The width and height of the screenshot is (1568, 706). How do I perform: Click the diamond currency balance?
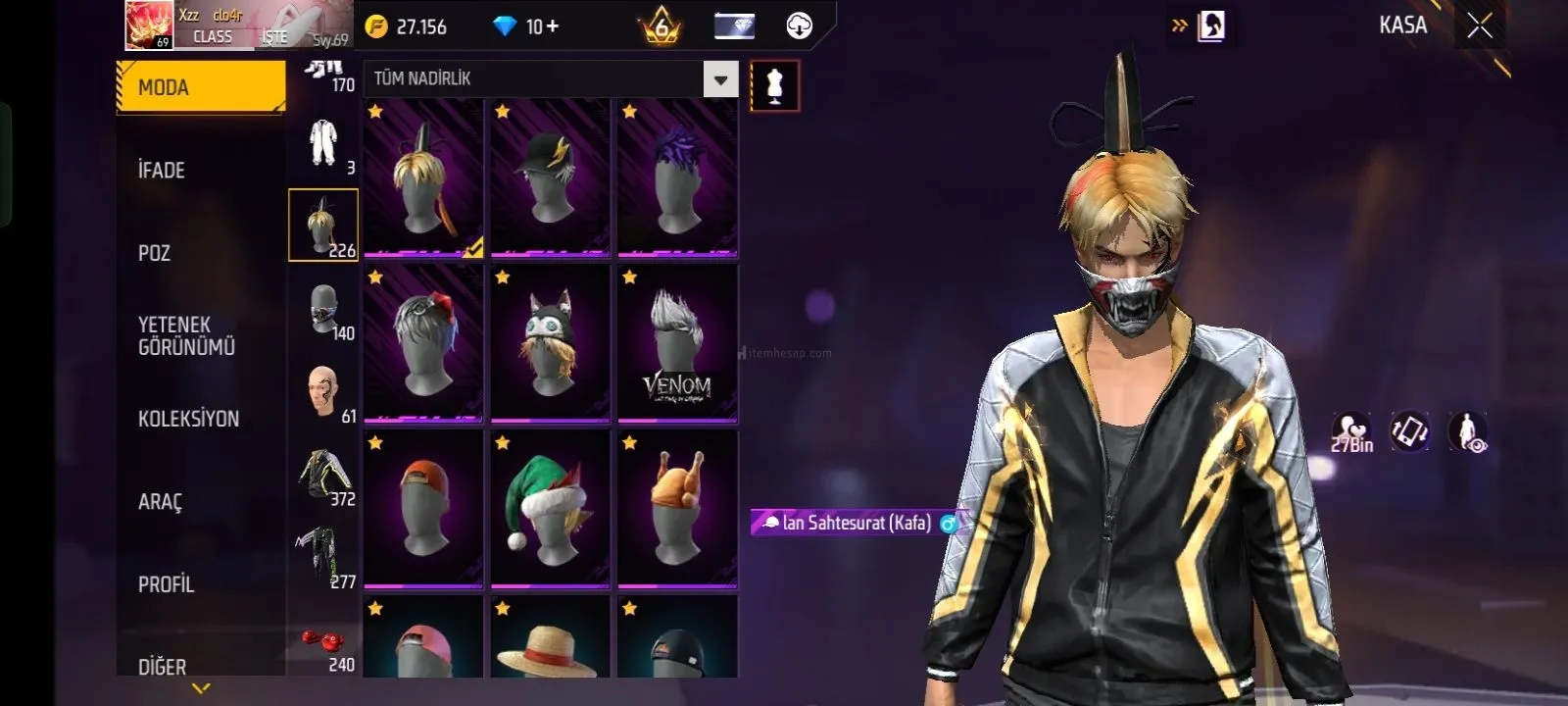(x=526, y=26)
